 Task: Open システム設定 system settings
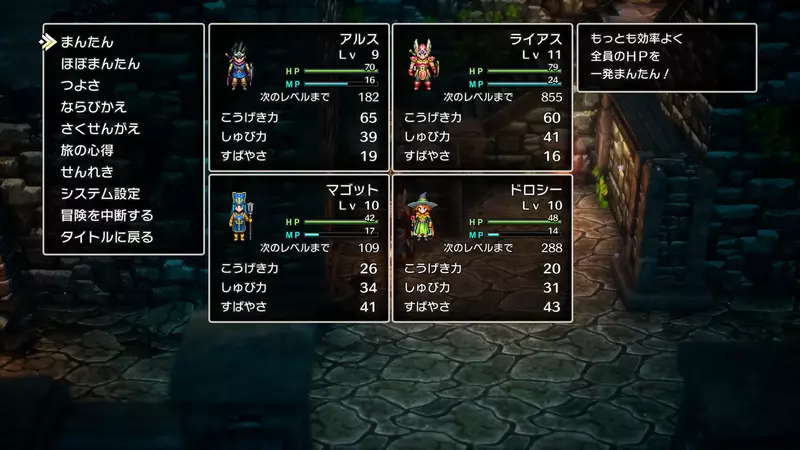[x=100, y=194]
